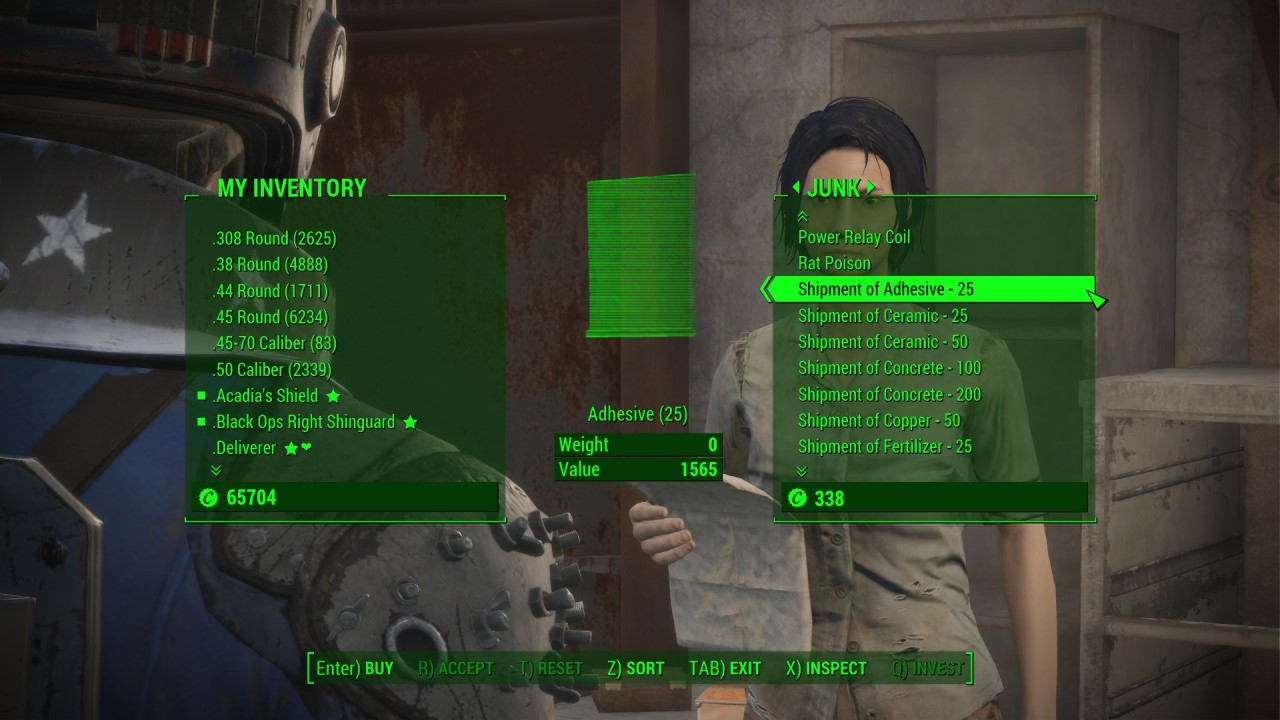Viewport: 1280px width, 720px height.
Task: Click the star icon beside Acadia's Shield
Action: click(x=333, y=395)
